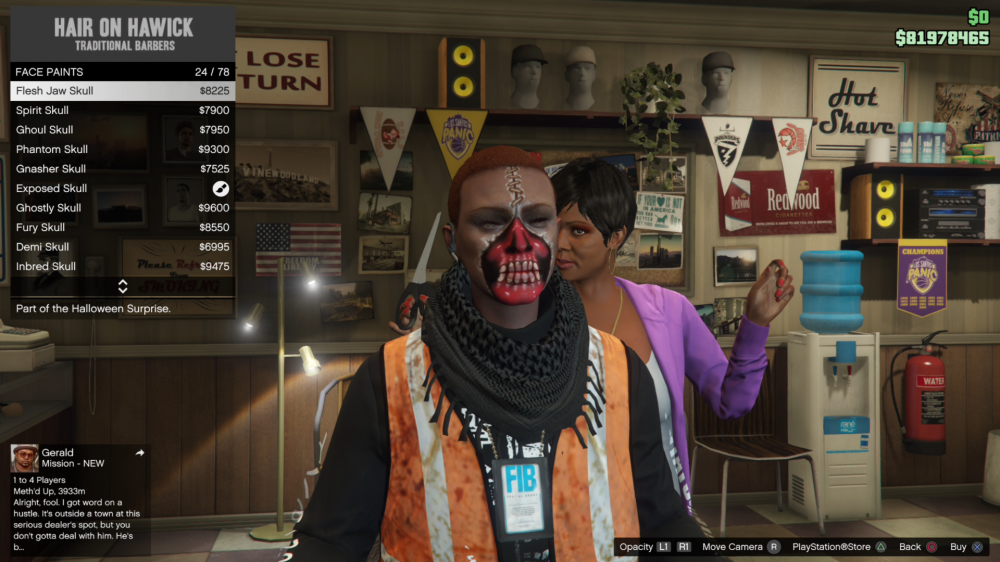
Task: Choose the Spirit Skull face paint
Action: click(122, 110)
